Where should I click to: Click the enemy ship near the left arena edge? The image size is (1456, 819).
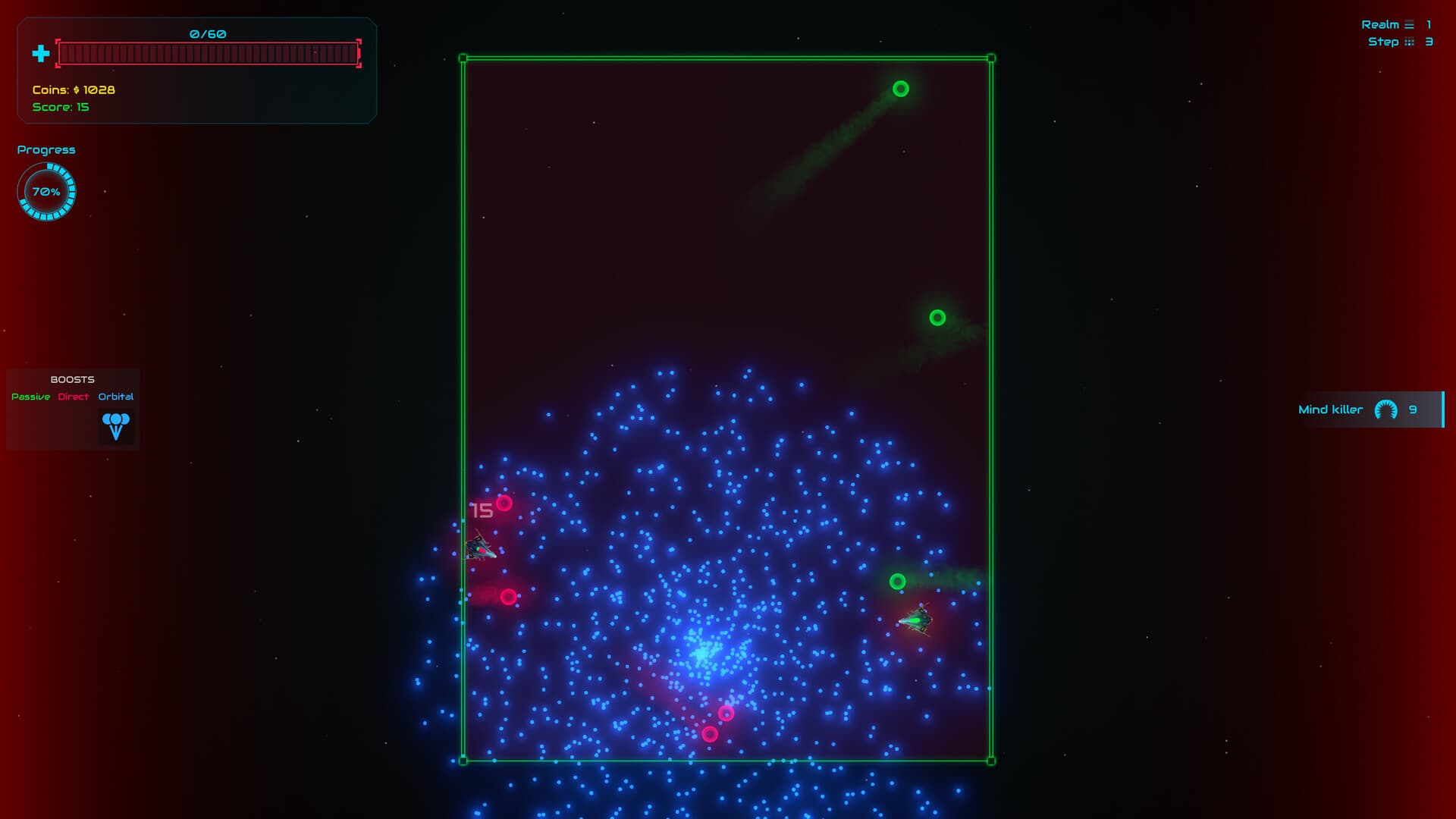click(x=482, y=546)
